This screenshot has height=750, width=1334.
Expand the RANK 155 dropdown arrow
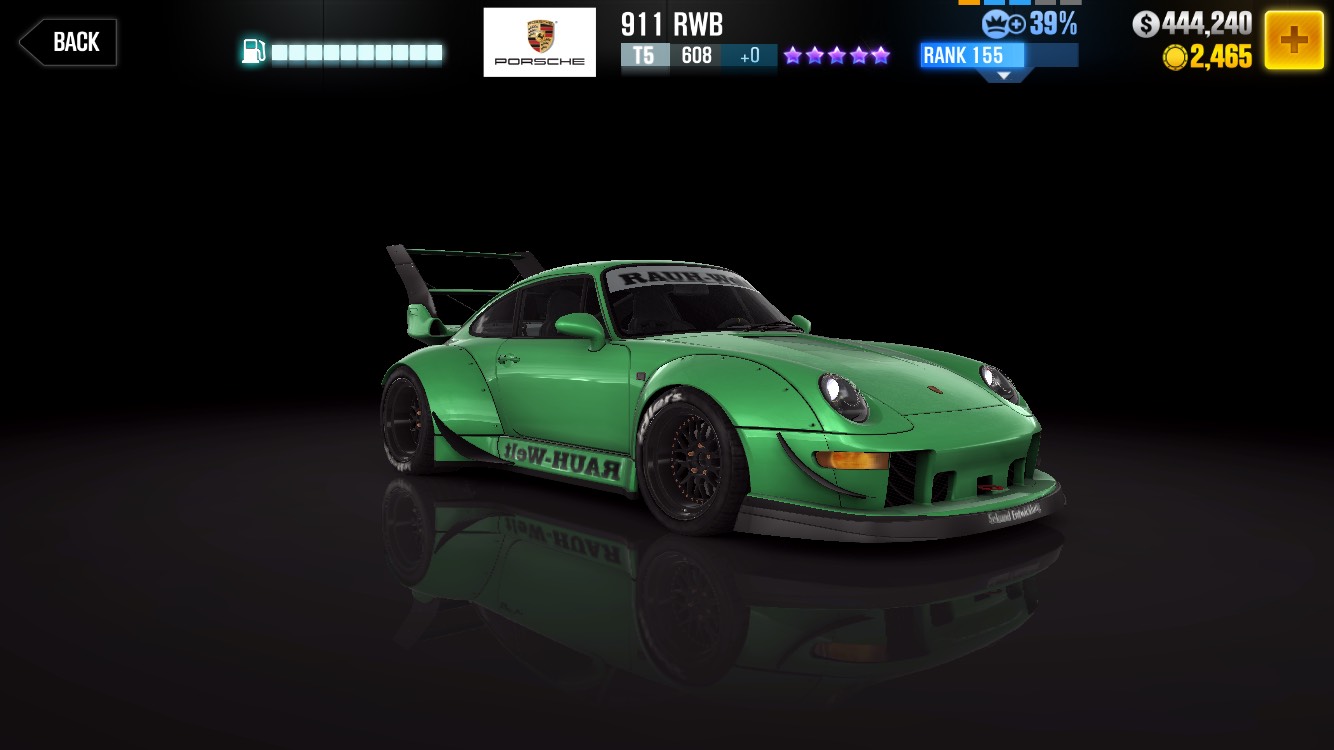coord(1002,75)
